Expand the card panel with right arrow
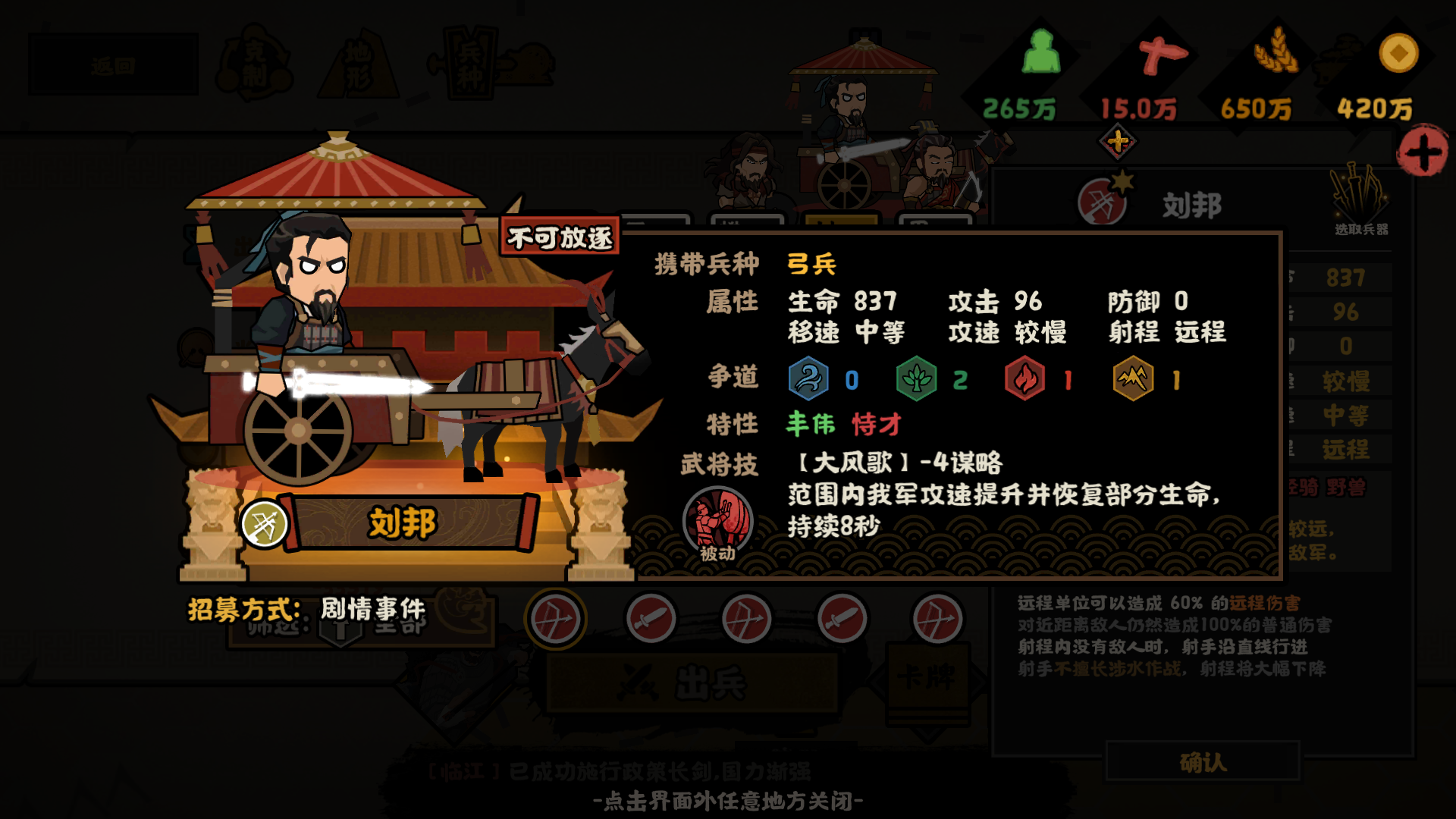 (x=979, y=682)
